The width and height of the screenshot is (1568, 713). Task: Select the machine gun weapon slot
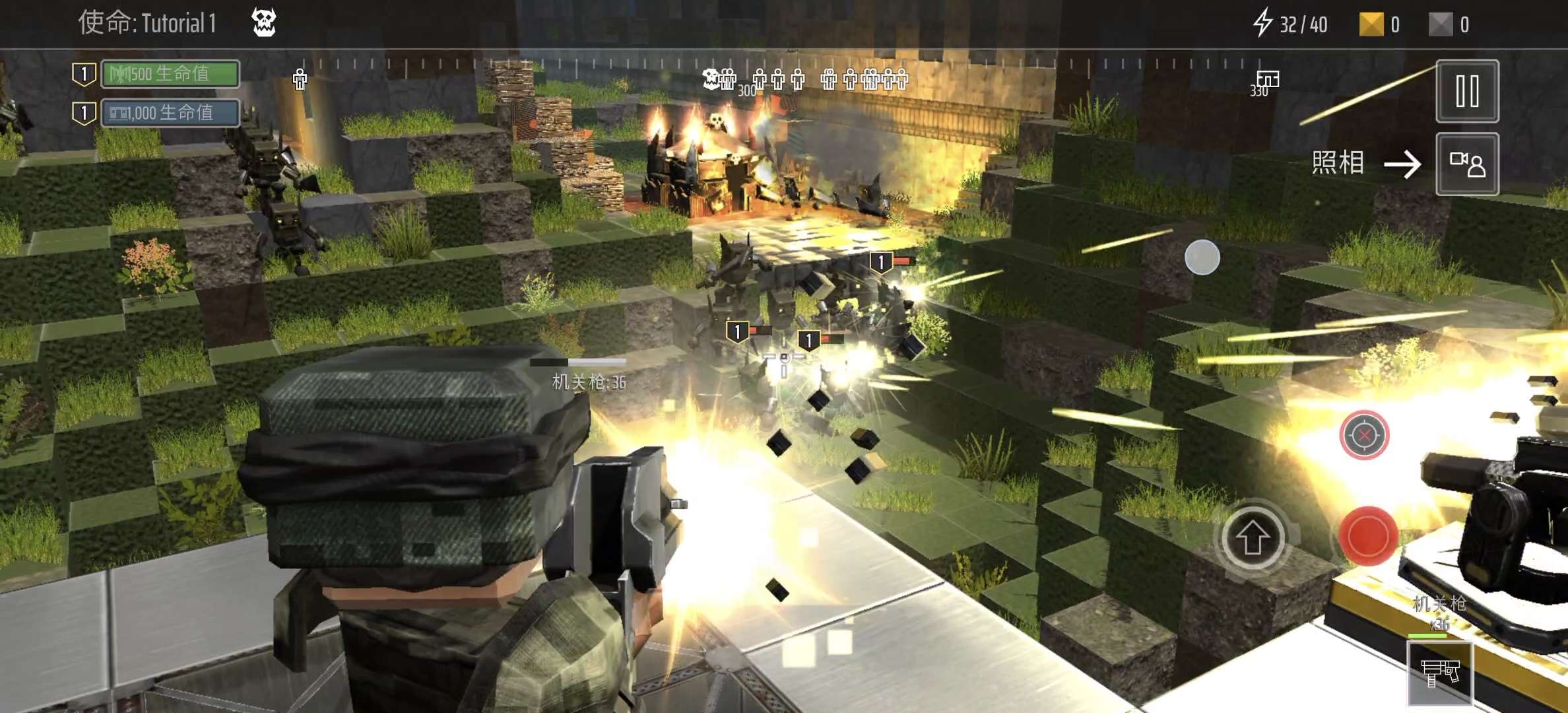(x=1440, y=673)
